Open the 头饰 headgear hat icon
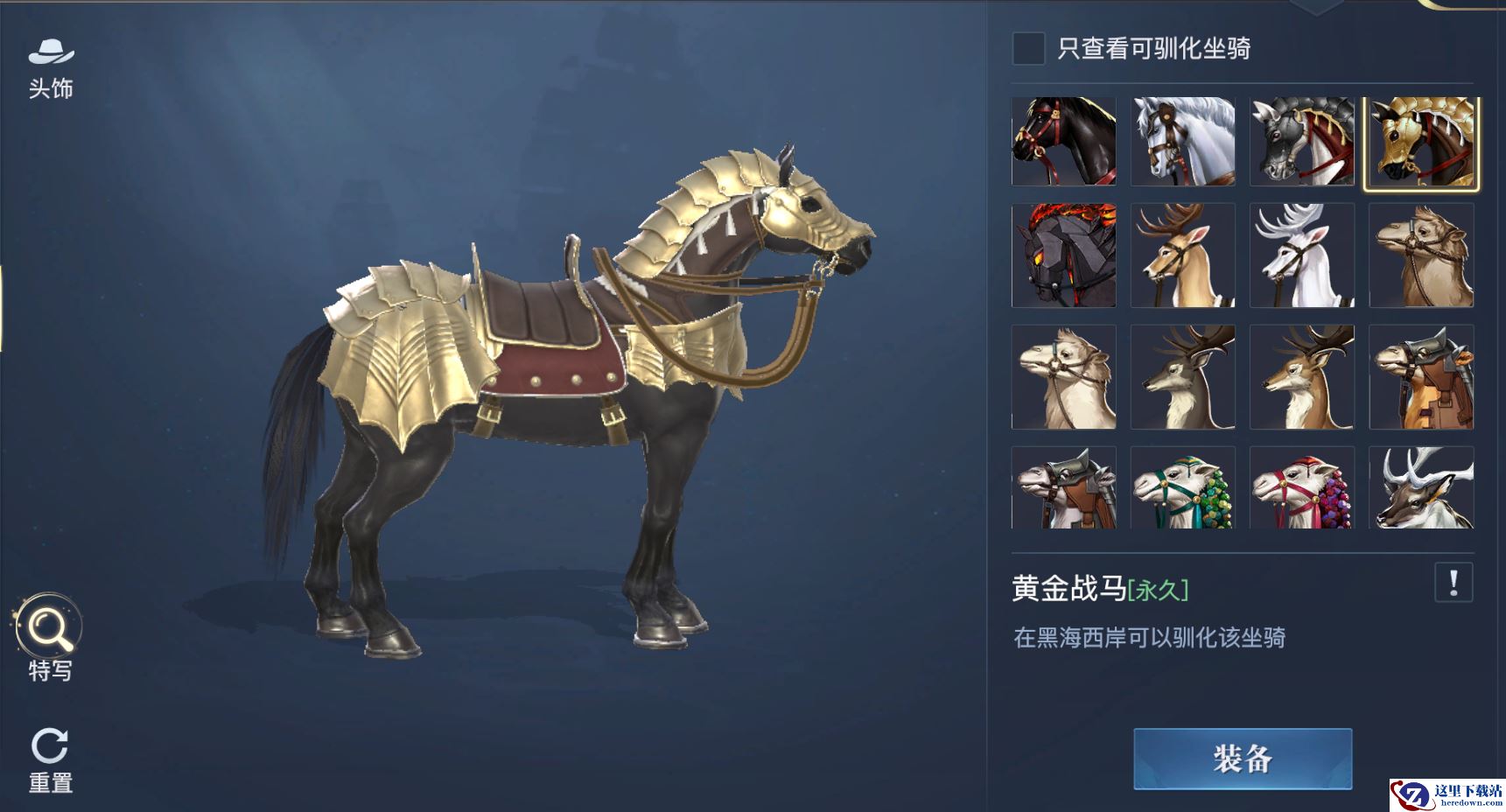The image size is (1506, 812). pos(51,54)
